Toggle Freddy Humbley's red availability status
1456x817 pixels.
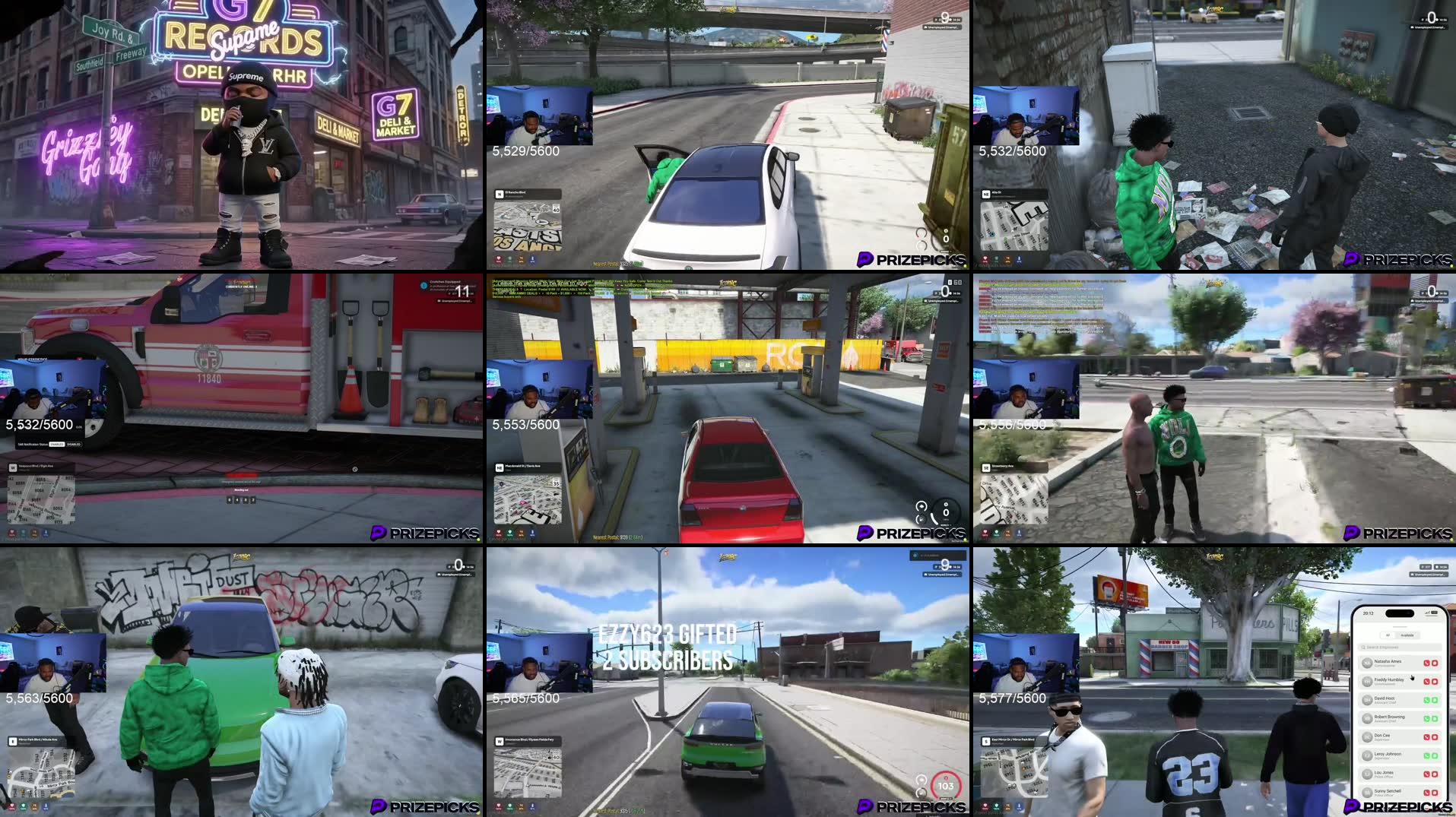1428,682
